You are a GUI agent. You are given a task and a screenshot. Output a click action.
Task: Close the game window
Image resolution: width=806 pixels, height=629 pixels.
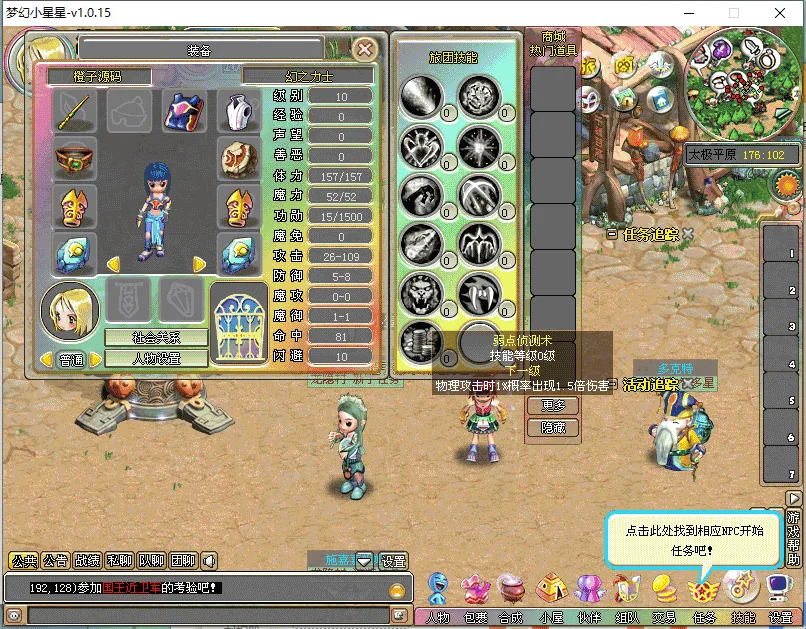click(x=780, y=13)
